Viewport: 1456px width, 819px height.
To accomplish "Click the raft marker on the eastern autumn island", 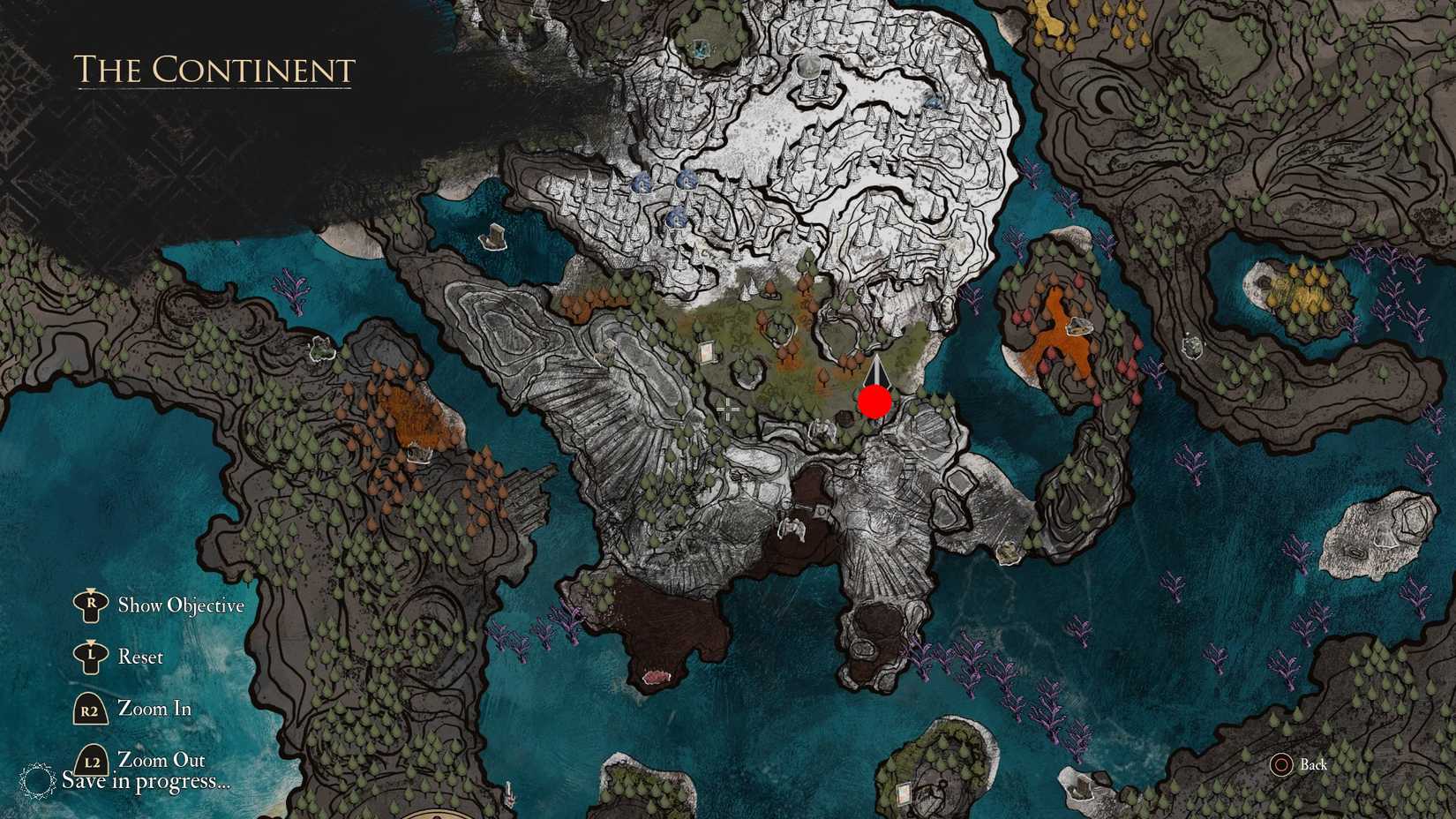I will pos(1079,327).
